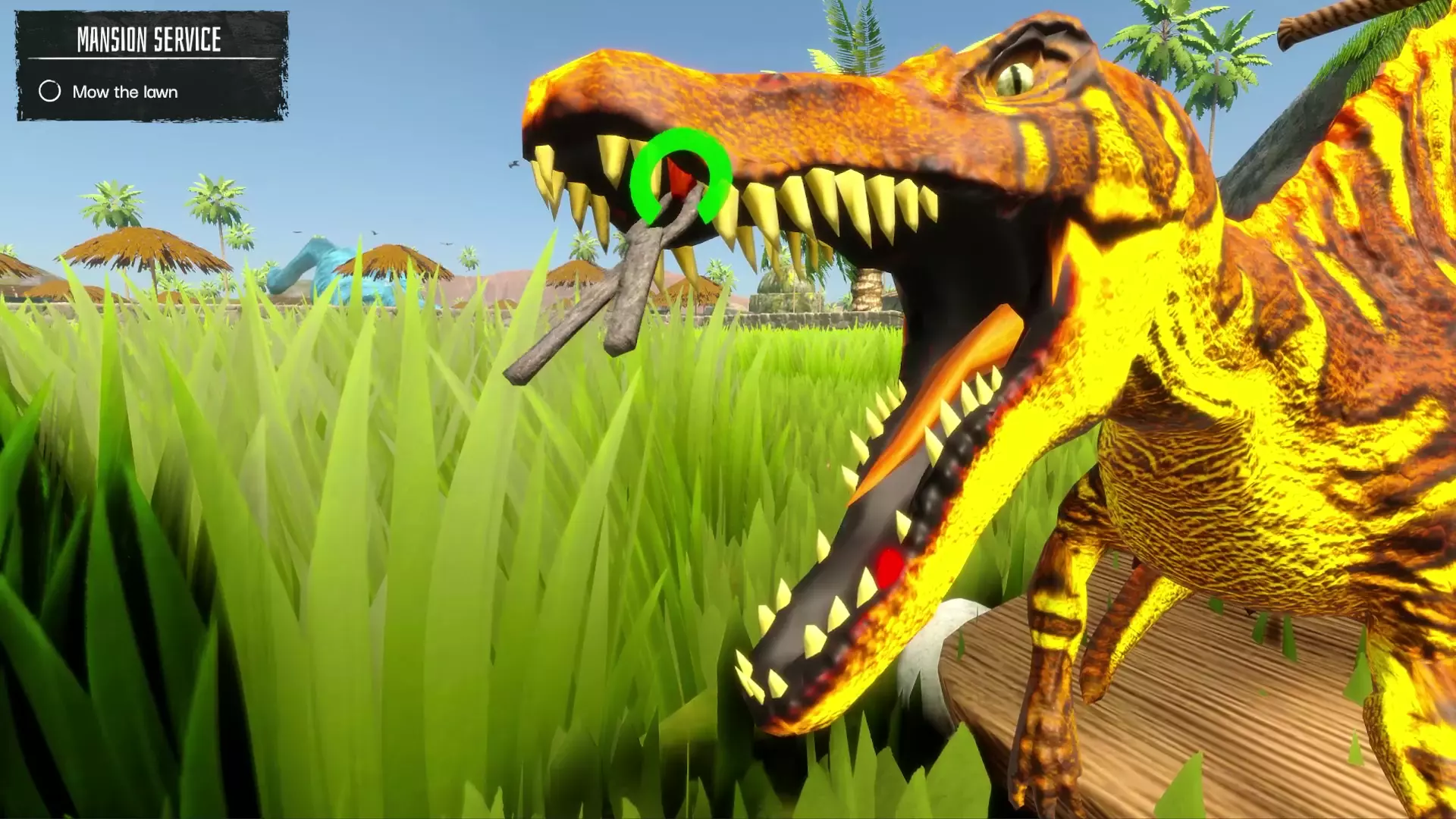
Task: Click the empty circle in the quest list
Action: [49, 92]
